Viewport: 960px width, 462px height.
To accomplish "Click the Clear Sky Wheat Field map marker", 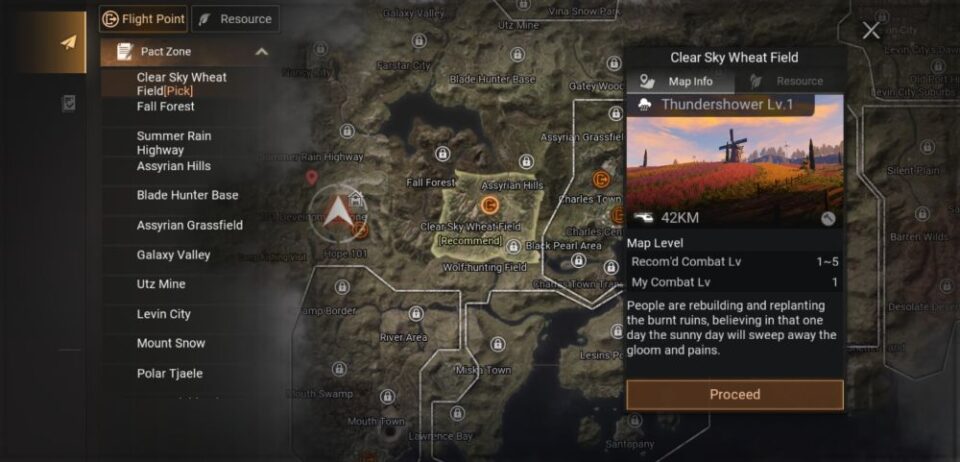I will click(x=490, y=205).
